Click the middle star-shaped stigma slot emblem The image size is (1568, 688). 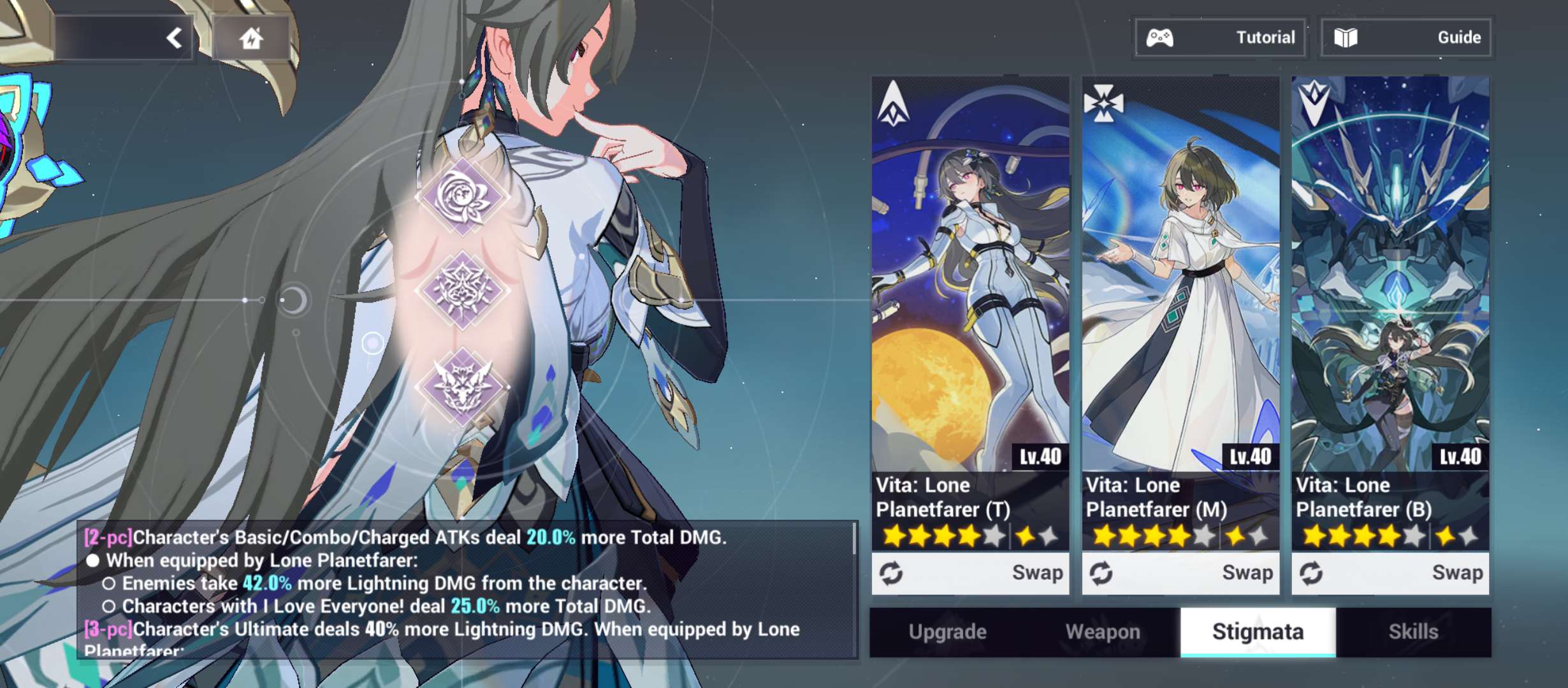point(463,290)
